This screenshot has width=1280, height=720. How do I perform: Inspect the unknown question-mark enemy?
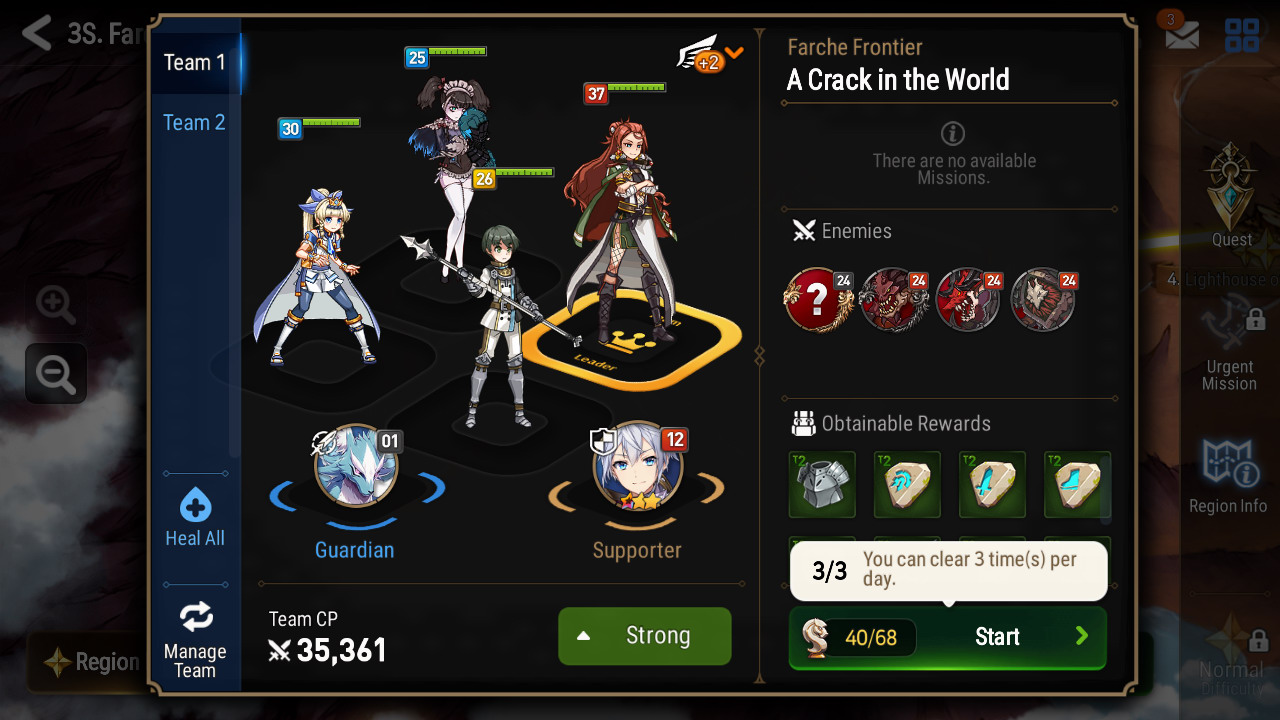[x=819, y=300]
